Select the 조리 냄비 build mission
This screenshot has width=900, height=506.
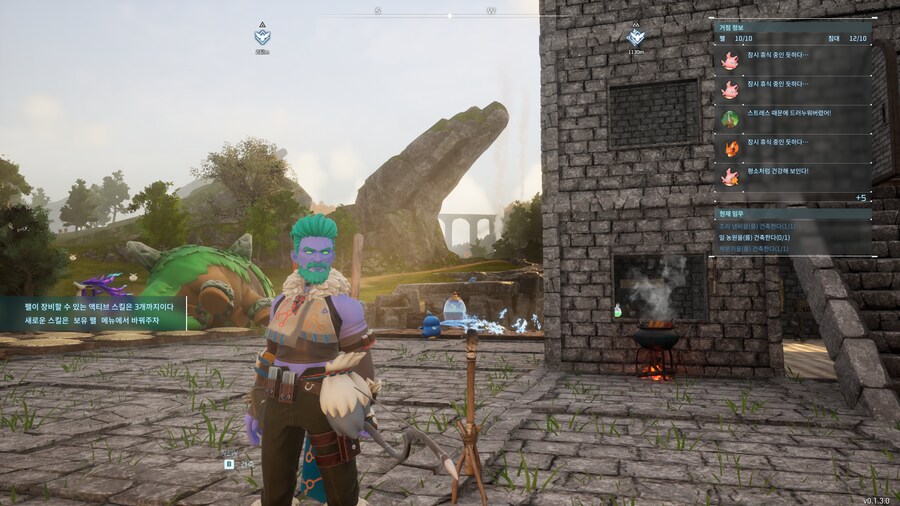pyautogui.click(x=762, y=227)
